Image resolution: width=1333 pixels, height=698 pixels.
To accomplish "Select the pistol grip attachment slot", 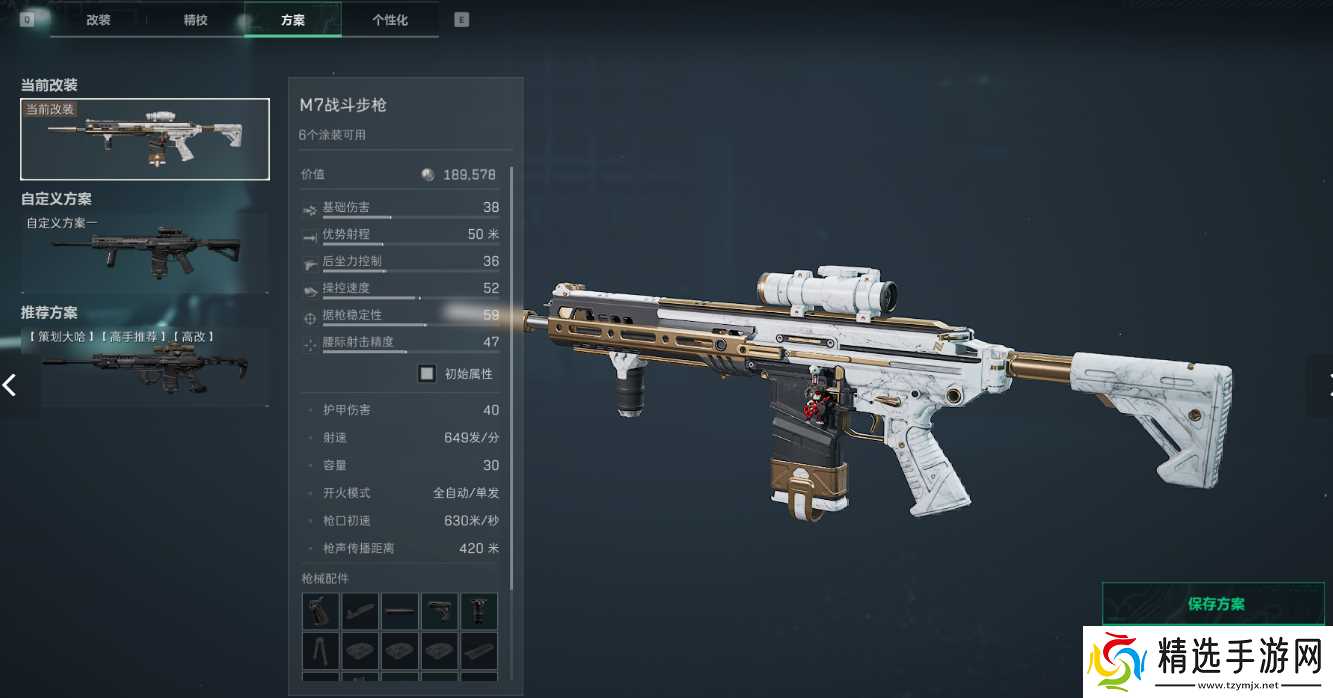I will [320, 611].
